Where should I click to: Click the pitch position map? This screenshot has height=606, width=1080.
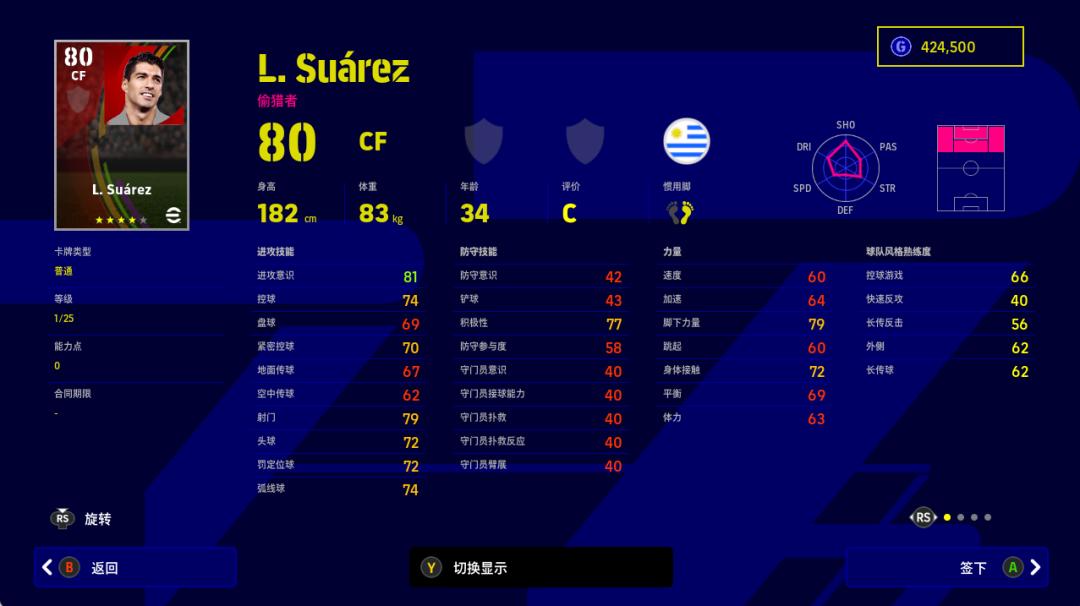970,167
